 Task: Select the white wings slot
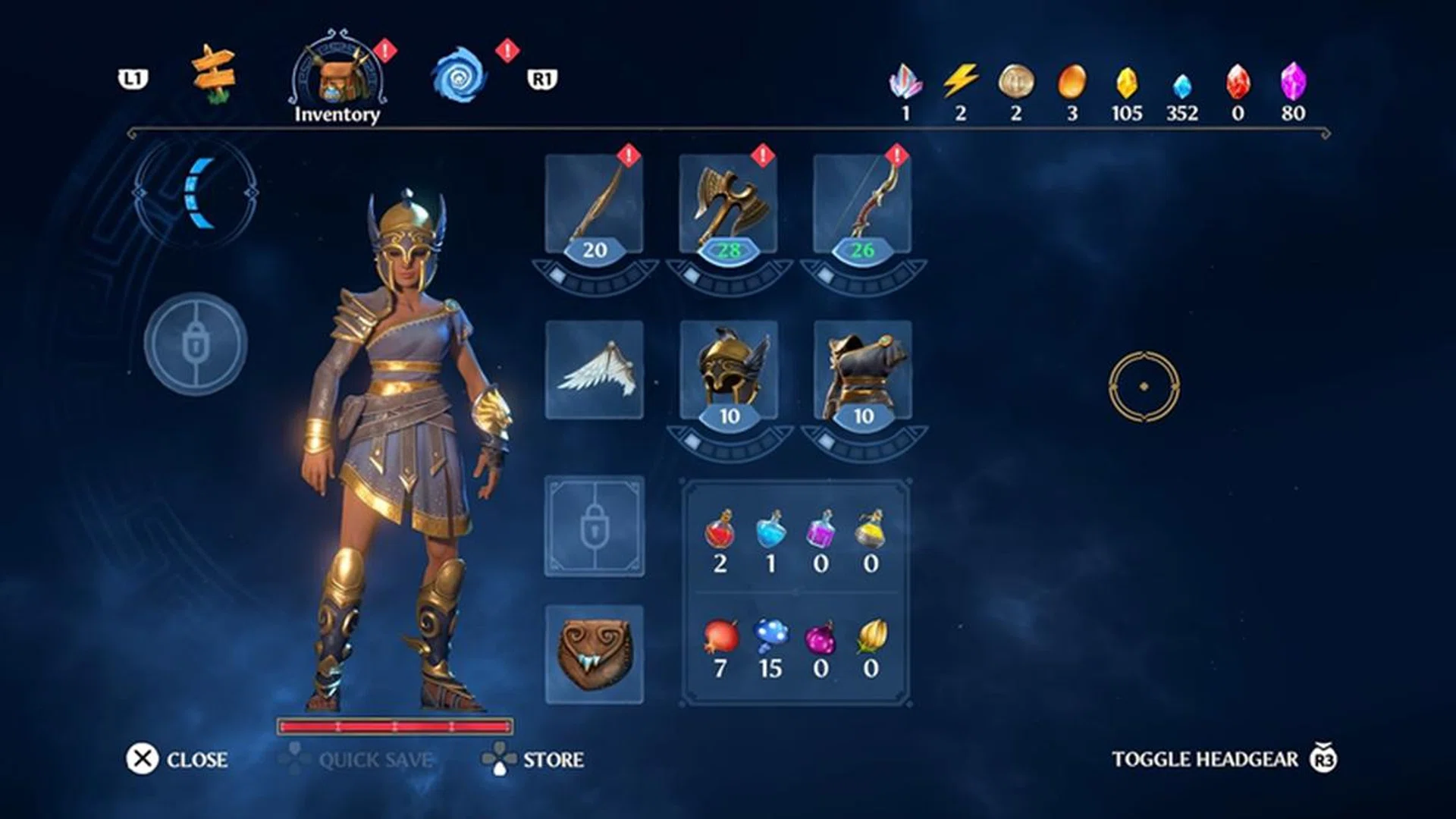[x=595, y=370]
